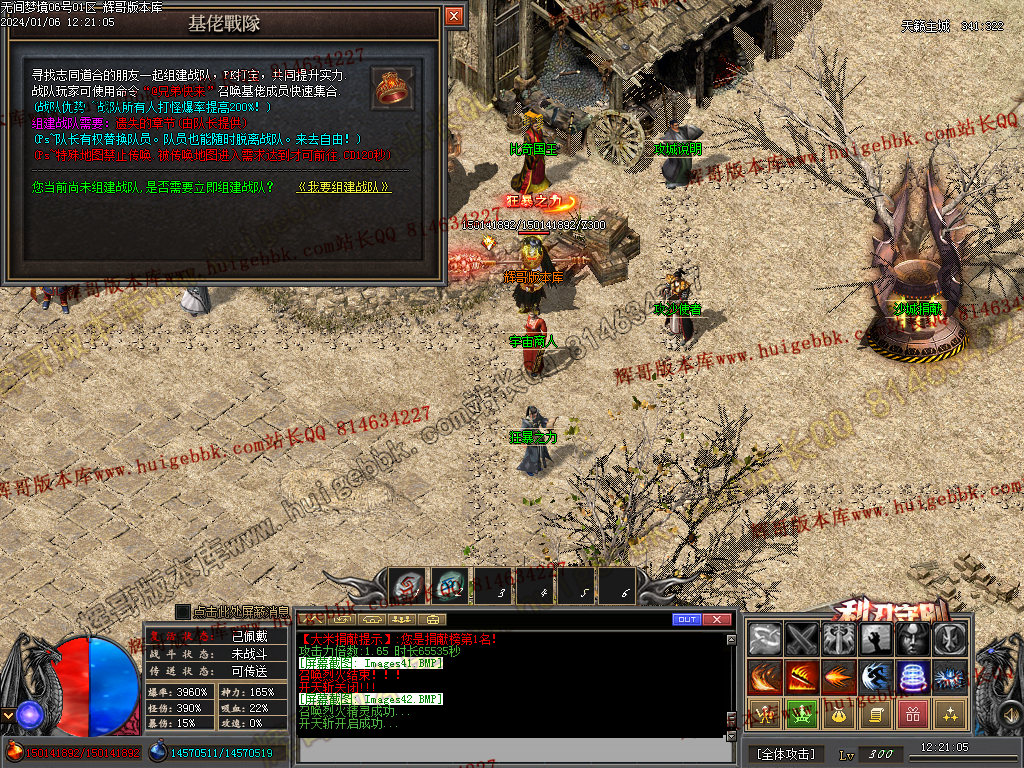Viewport: 1024px width, 768px height.
Task: Activate the blue spiral rings skill
Action: [912, 677]
